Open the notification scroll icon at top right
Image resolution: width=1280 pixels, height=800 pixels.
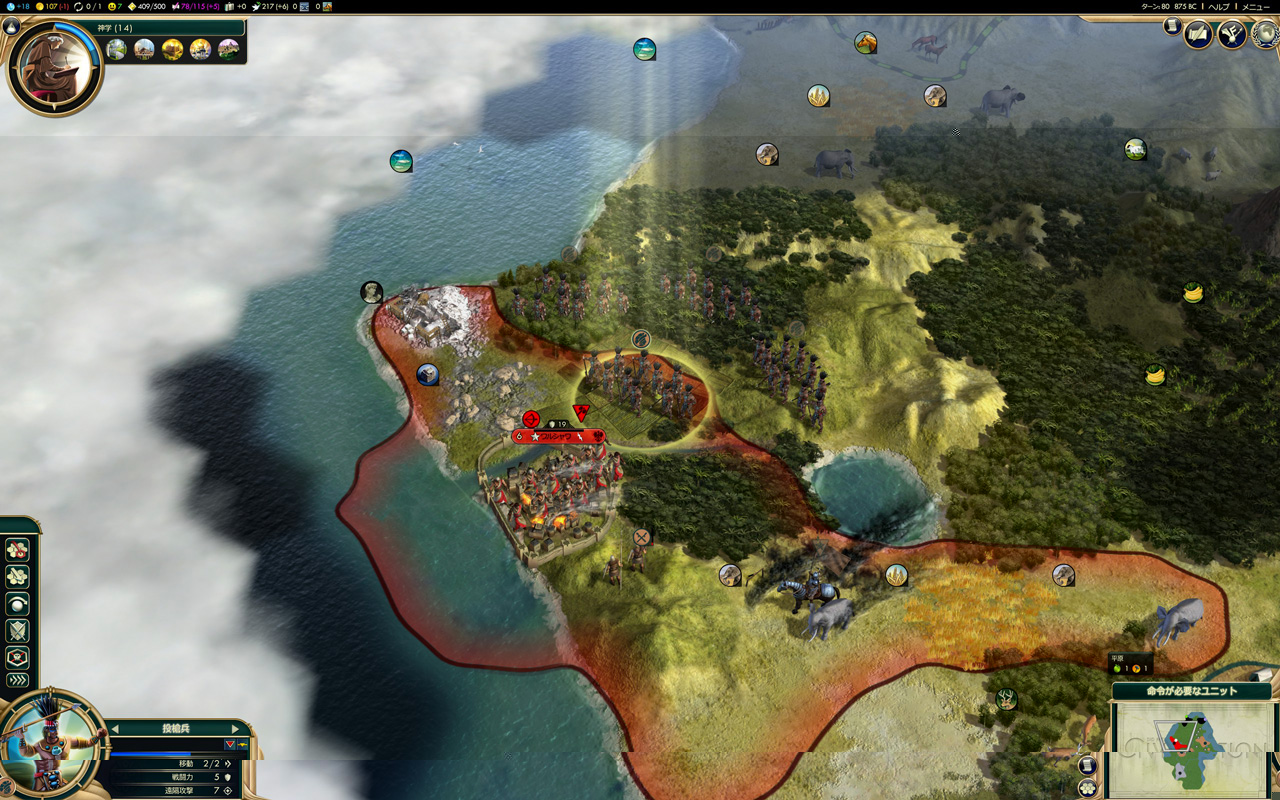[1172, 27]
